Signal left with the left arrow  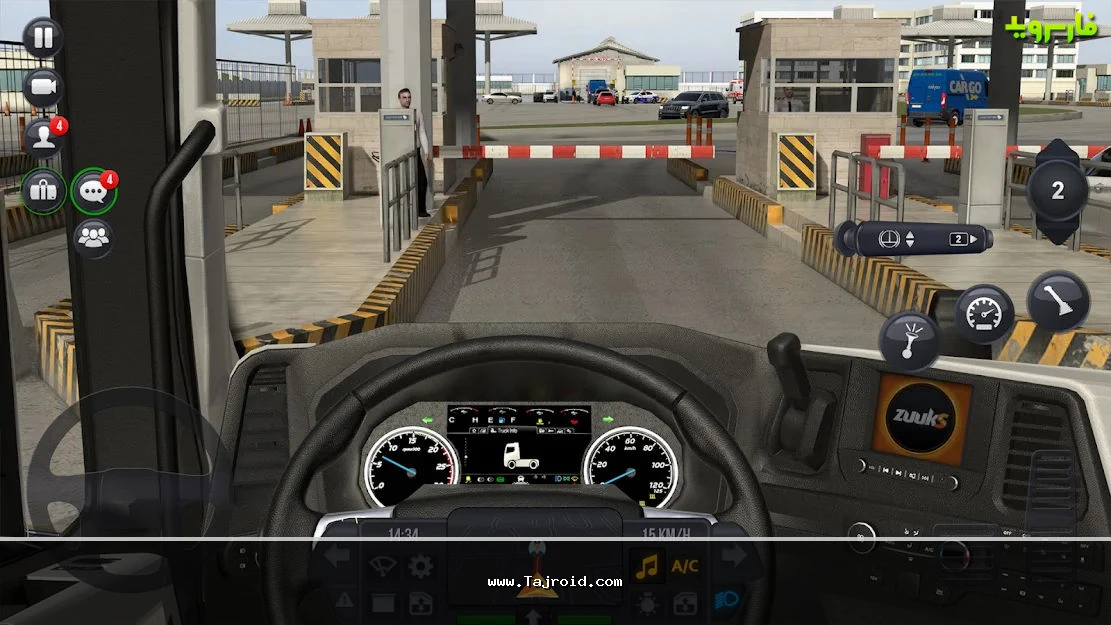336,556
